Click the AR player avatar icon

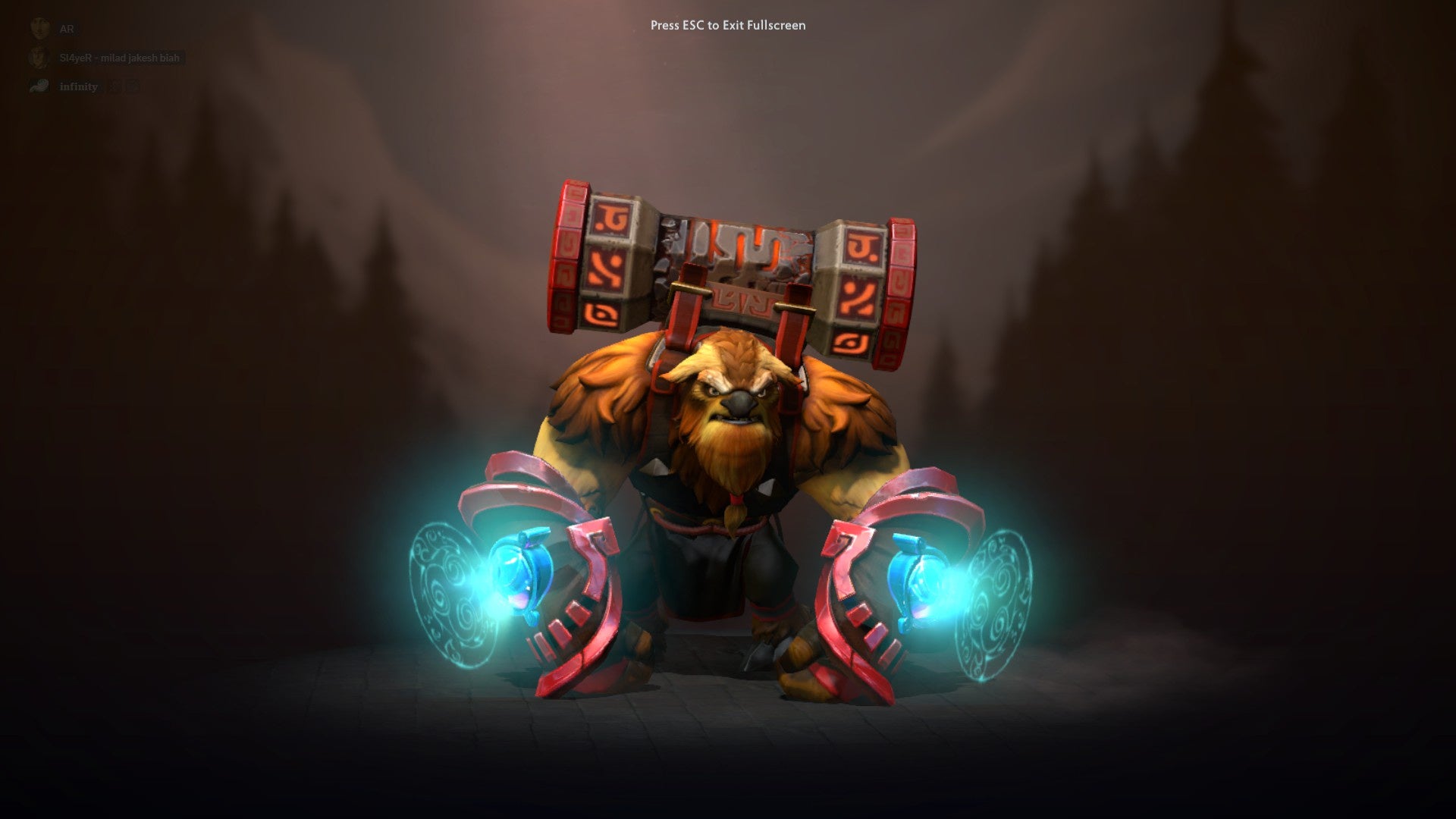click(39, 29)
